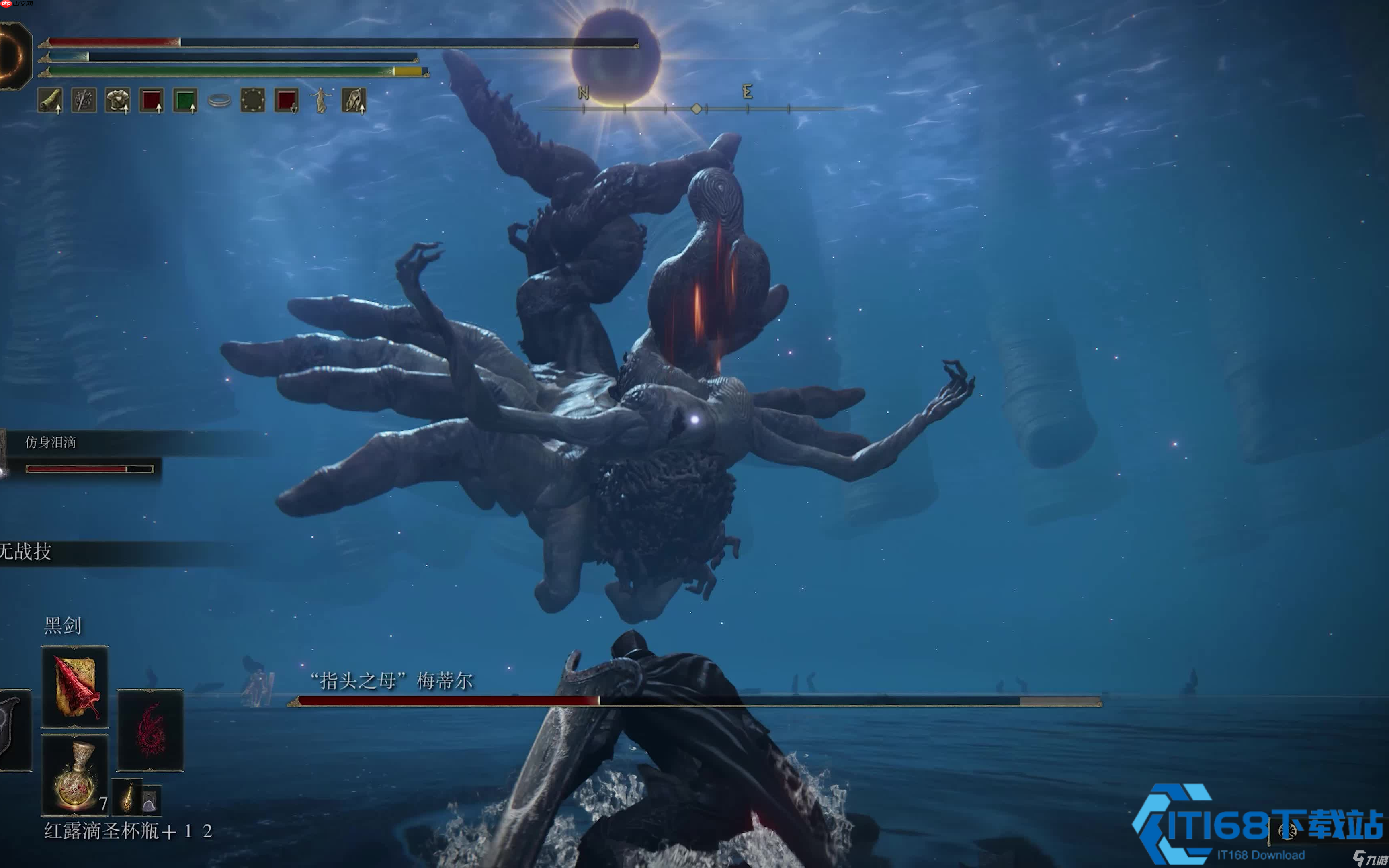Select the small grey bell pouch item
Viewport: 1389px width, 868px height.
coord(150,800)
